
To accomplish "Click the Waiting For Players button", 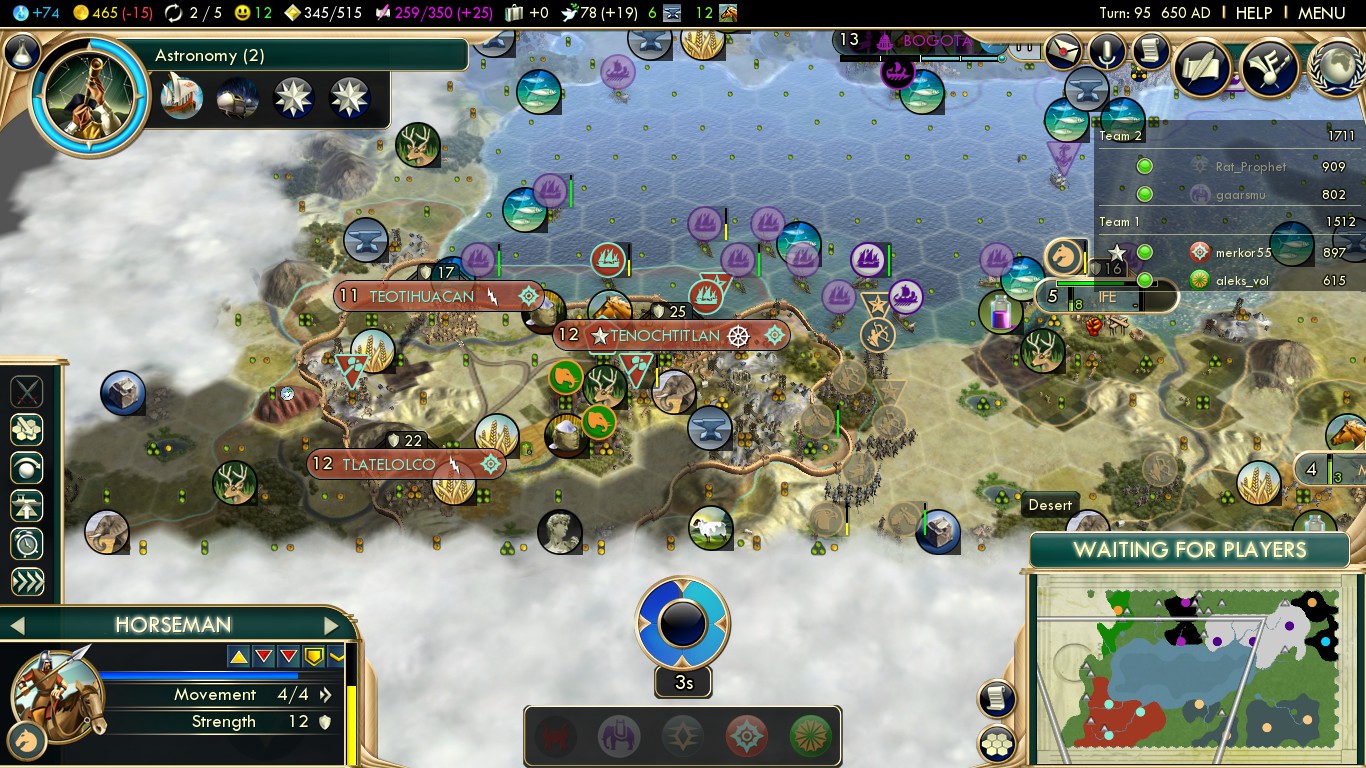I will tap(1189, 550).
